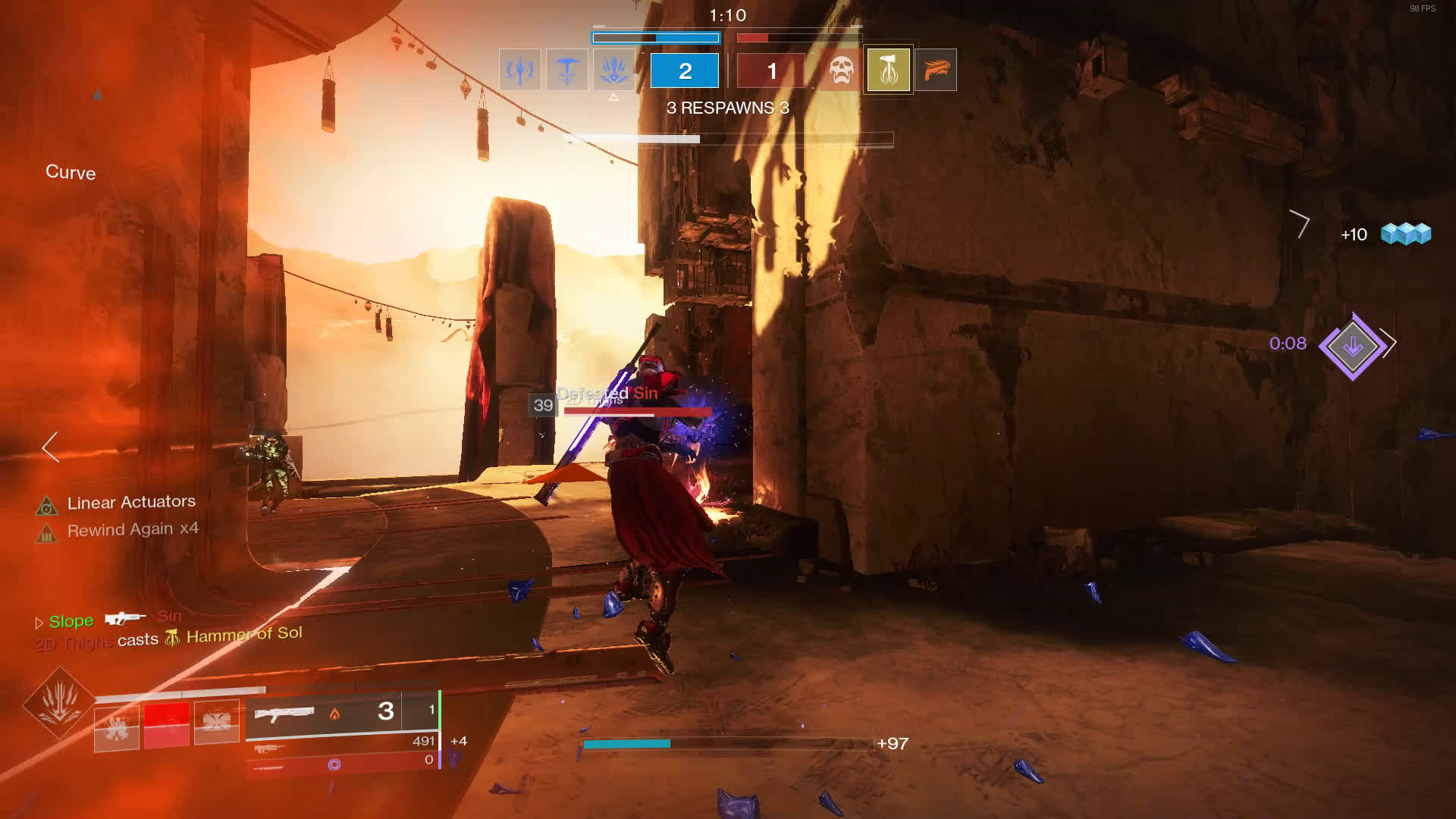Click the blue cube +10 reward icon

pyautogui.click(x=1405, y=234)
